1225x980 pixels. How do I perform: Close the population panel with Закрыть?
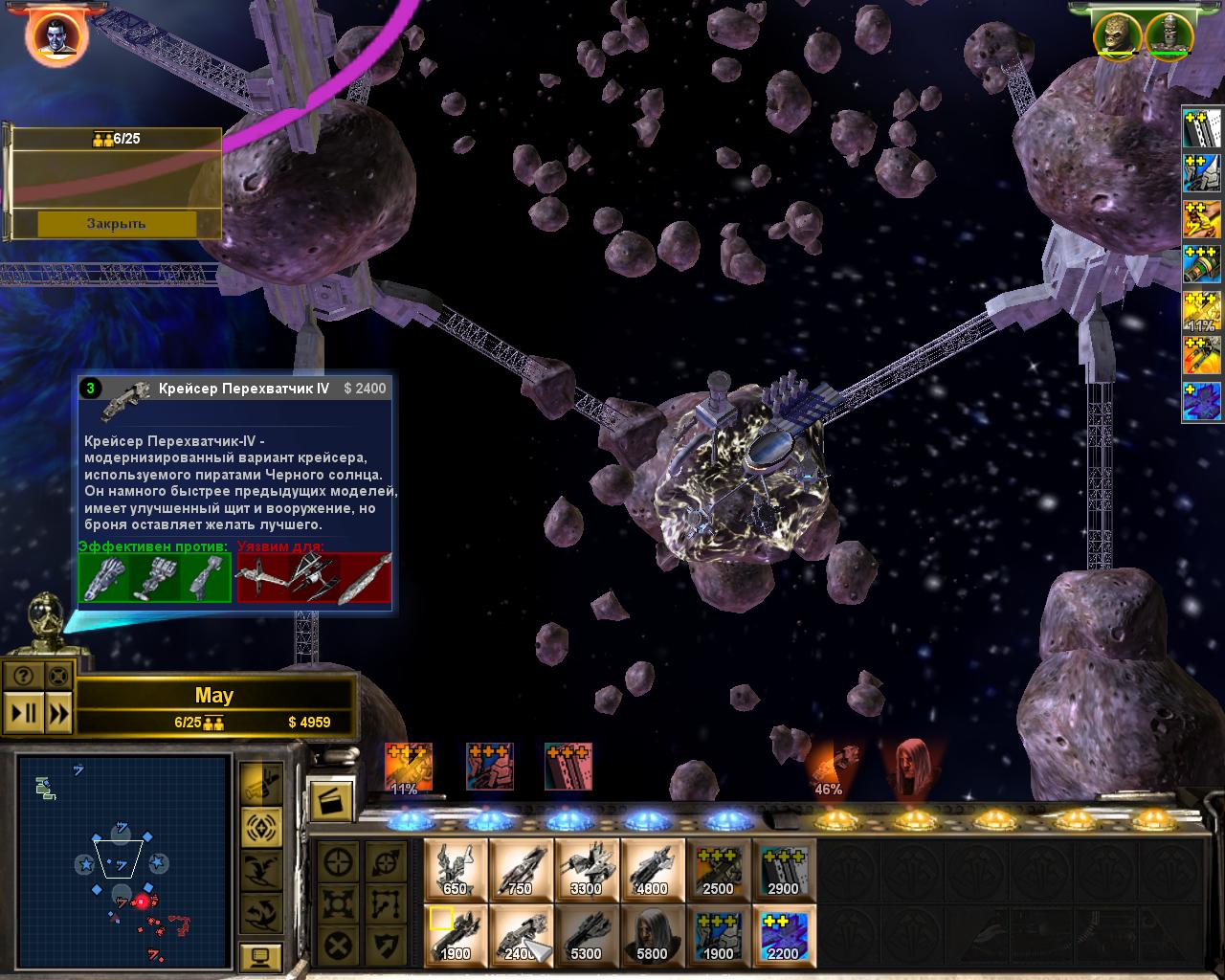(117, 223)
